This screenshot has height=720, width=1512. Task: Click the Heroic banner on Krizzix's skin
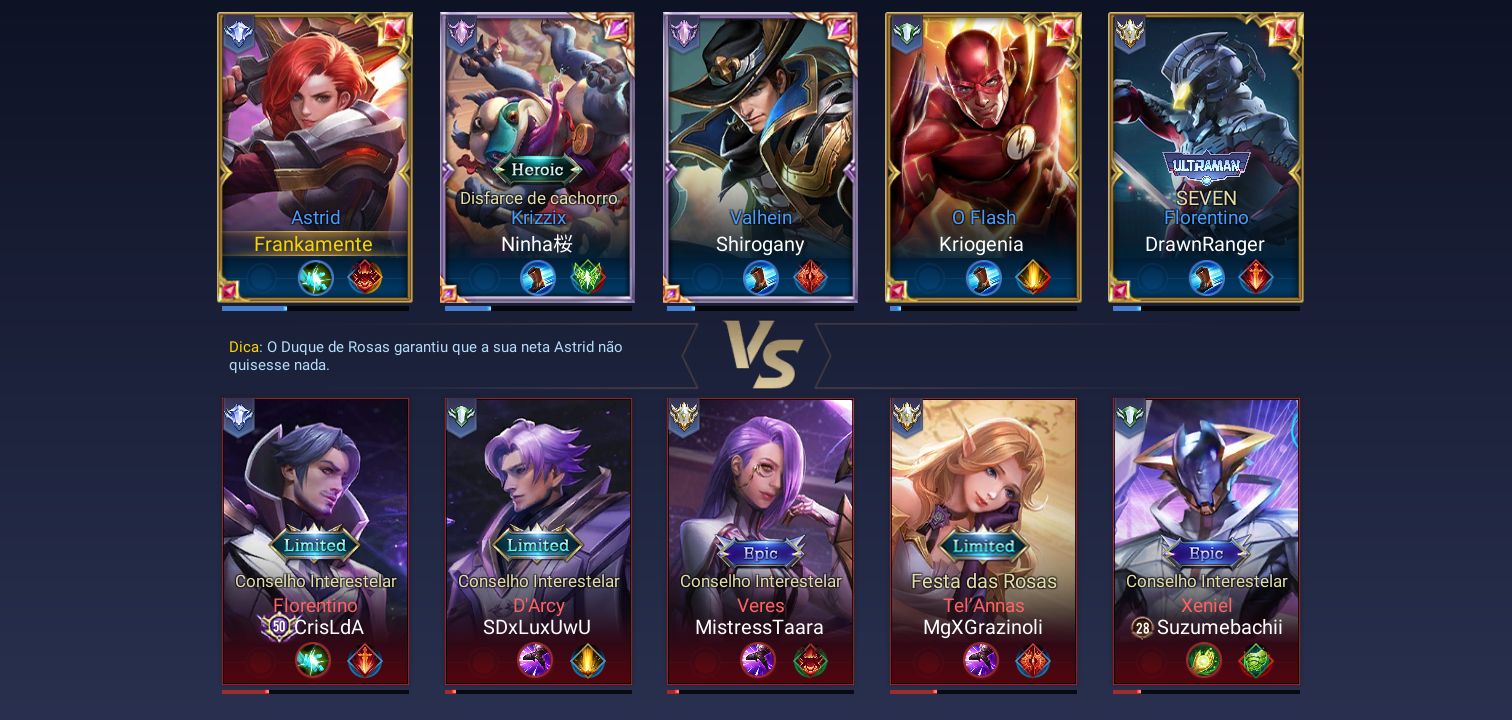[x=538, y=170]
